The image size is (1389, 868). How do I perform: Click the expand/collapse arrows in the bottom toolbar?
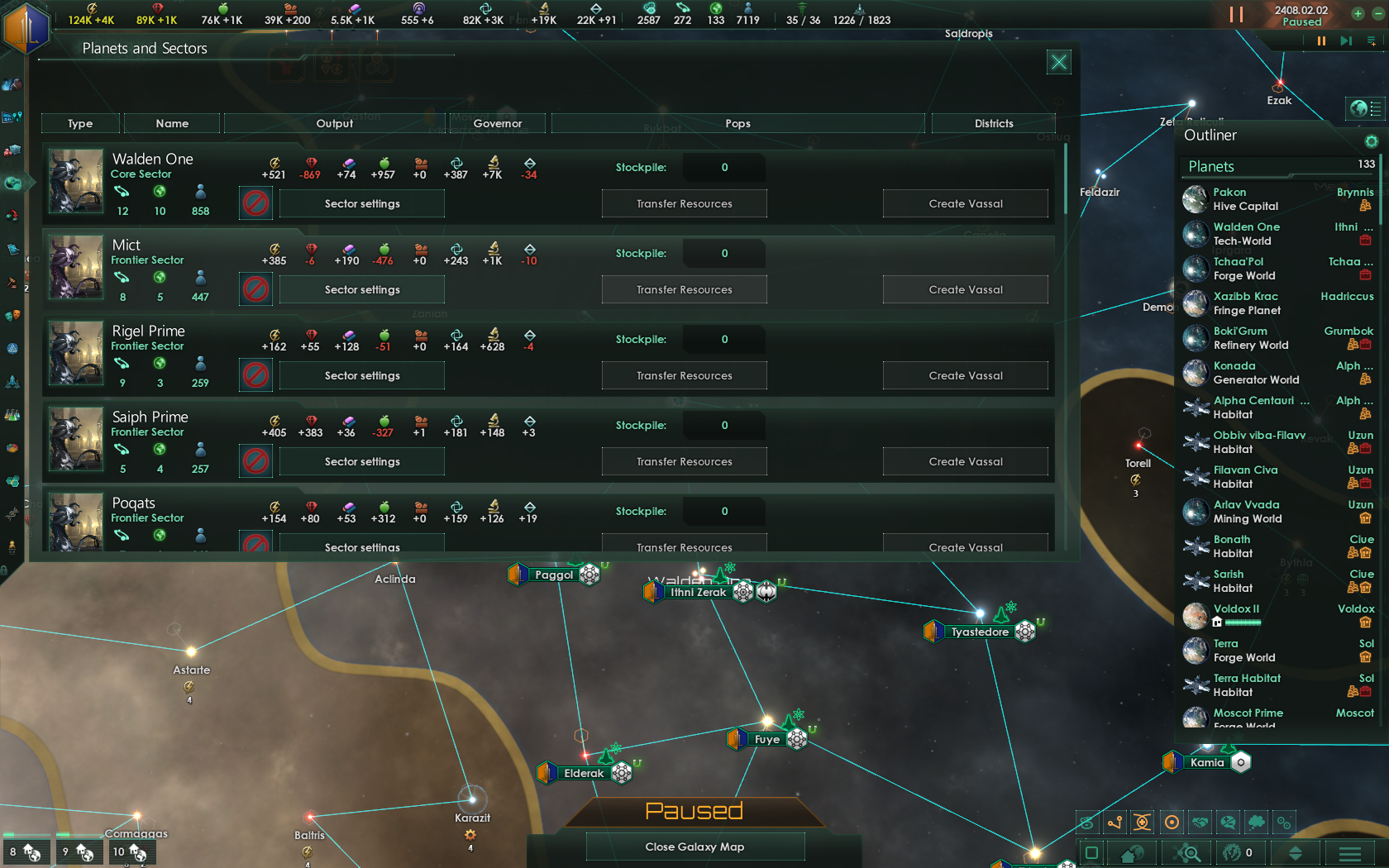tap(1295, 852)
